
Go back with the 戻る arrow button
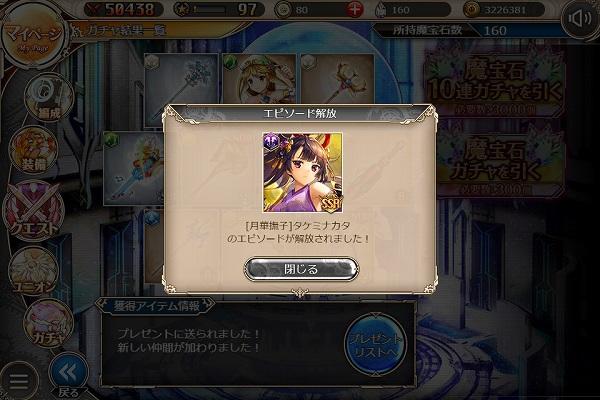[68, 376]
